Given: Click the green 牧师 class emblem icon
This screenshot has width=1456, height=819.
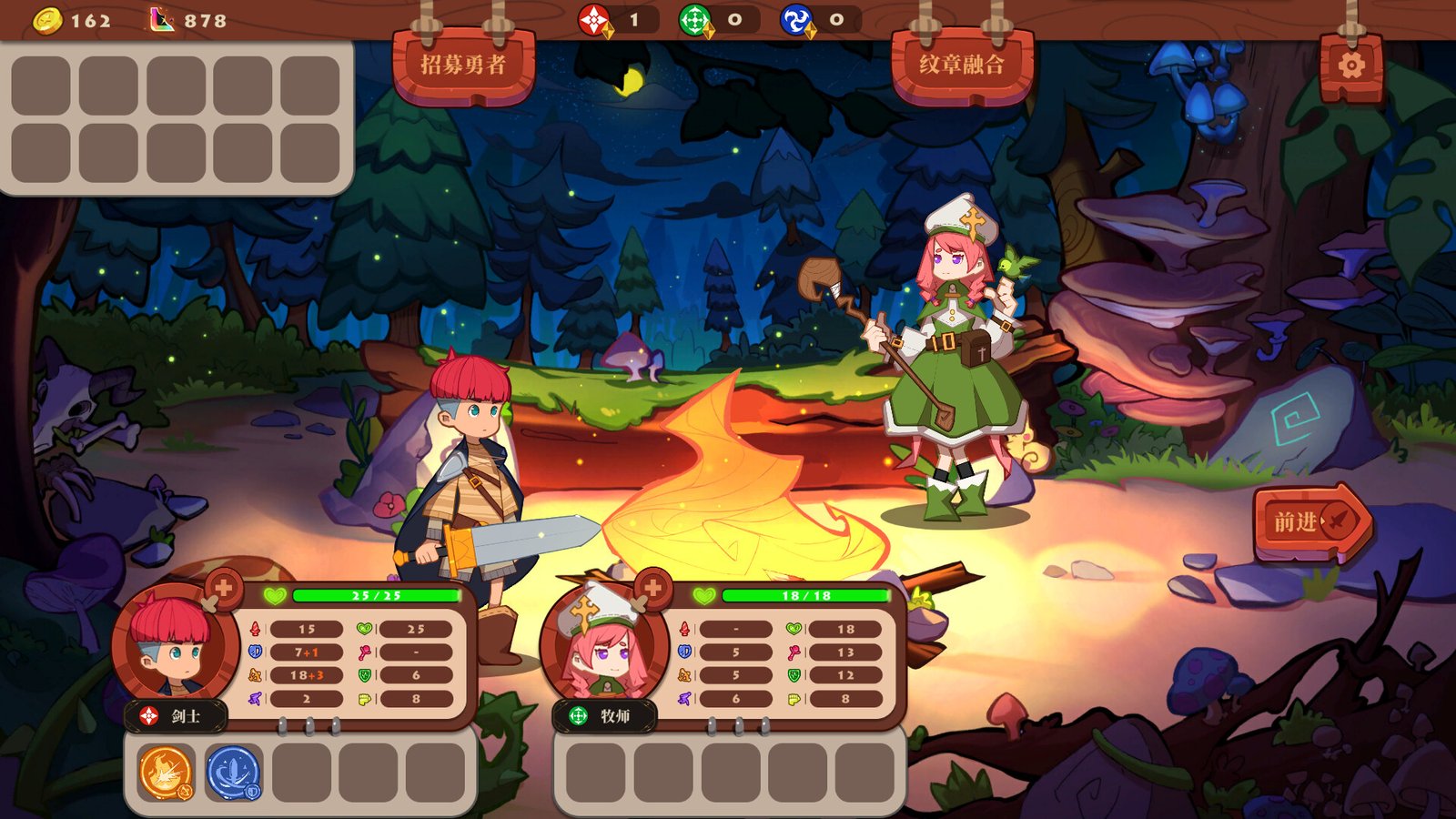Looking at the screenshot, I should click(580, 714).
